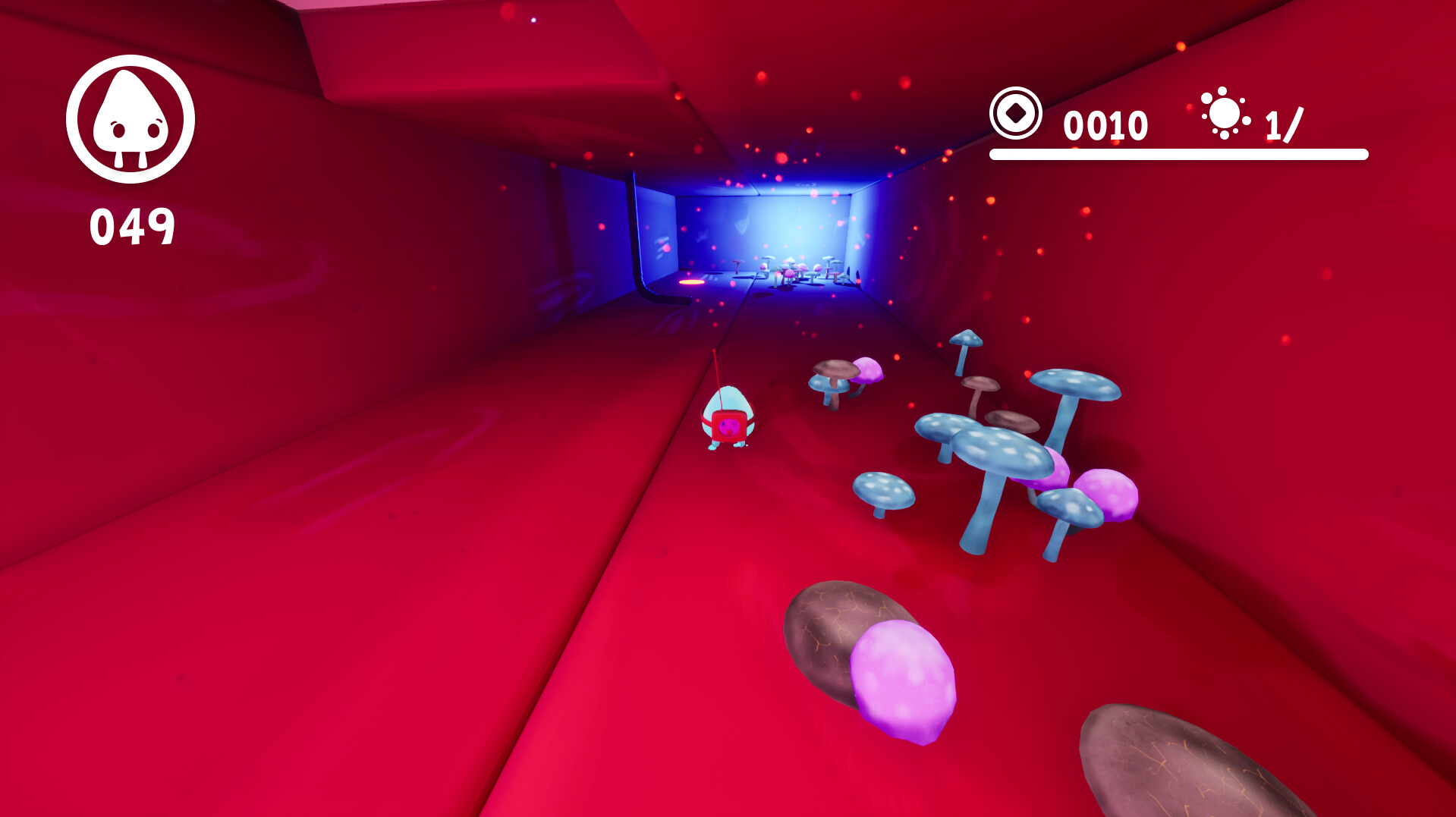Click the mascot portrait icon showing 049

(x=133, y=119)
